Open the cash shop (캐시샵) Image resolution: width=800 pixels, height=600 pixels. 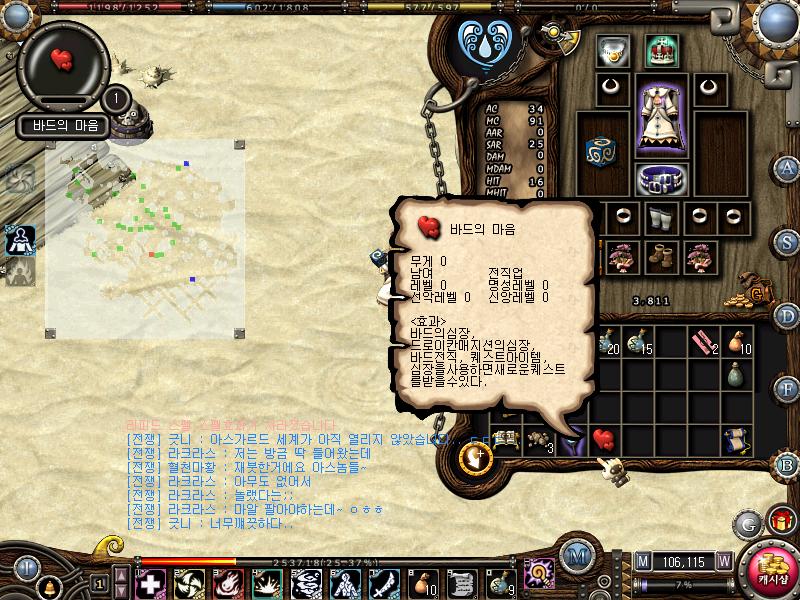pyautogui.click(x=771, y=570)
